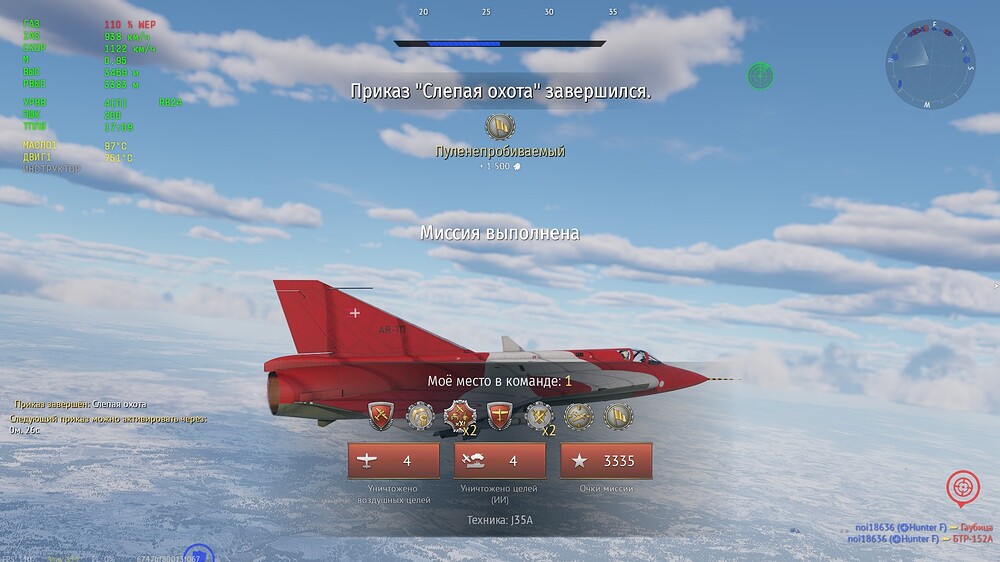The image size is (1000, 562).
Task: Click the silver crossed-weapons x2 medal
Action: pos(540,415)
